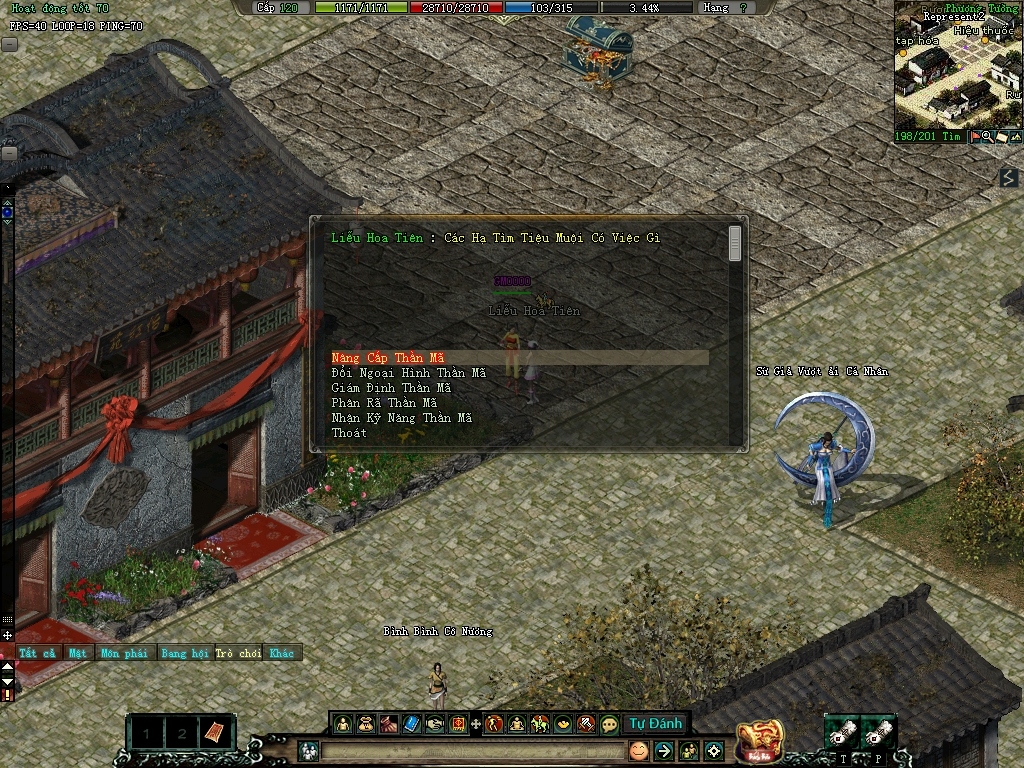Switch to Môn phái chat tab

pos(123,653)
